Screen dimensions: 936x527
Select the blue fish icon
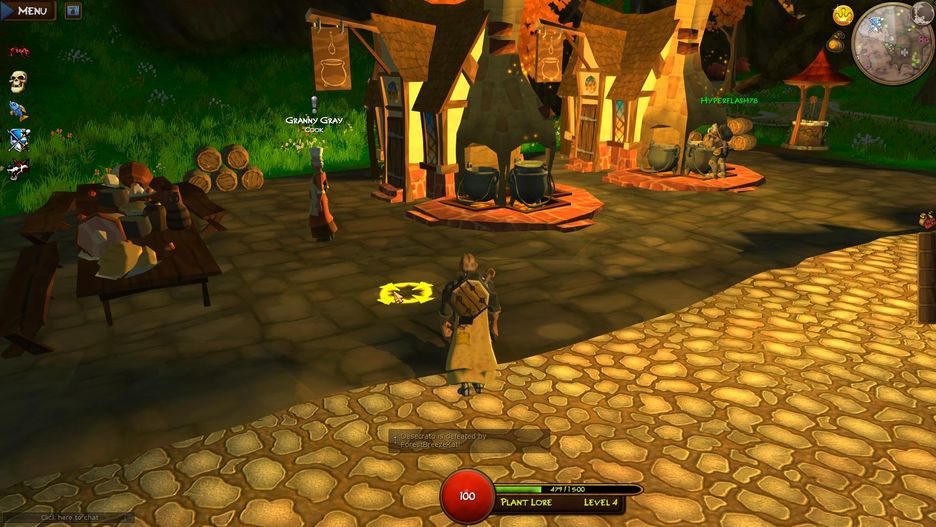coord(18,110)
